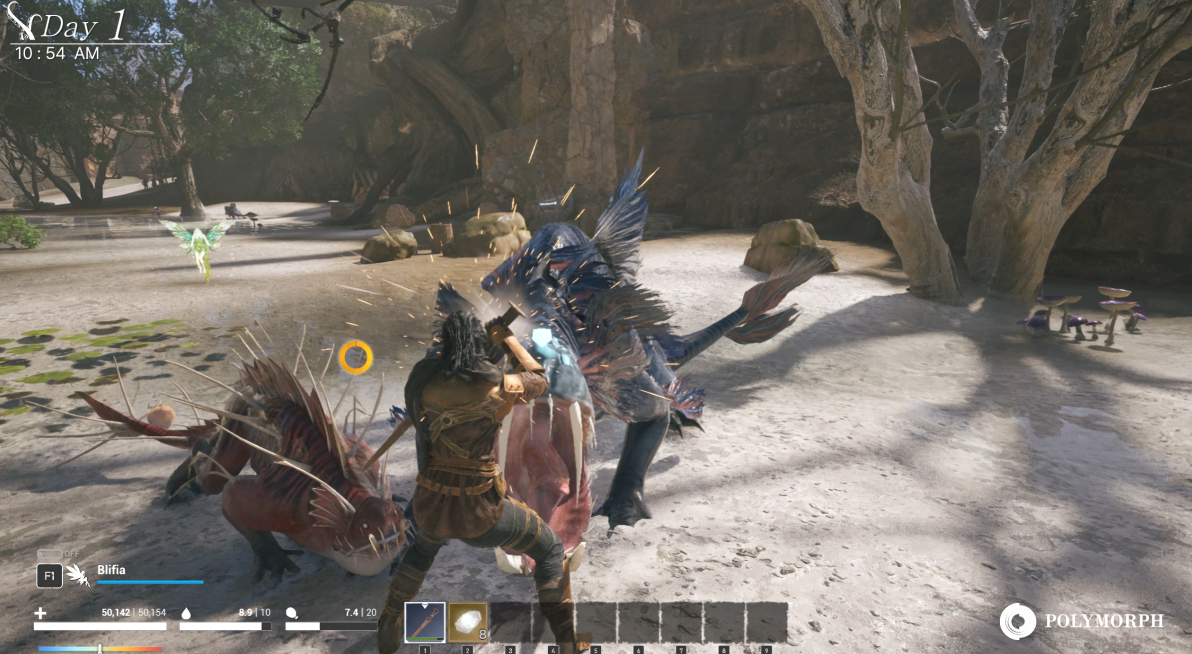Select the wooden club hotbar slot
The image size is (1192, 654).
pyautogui.click(x=425, y=621)
